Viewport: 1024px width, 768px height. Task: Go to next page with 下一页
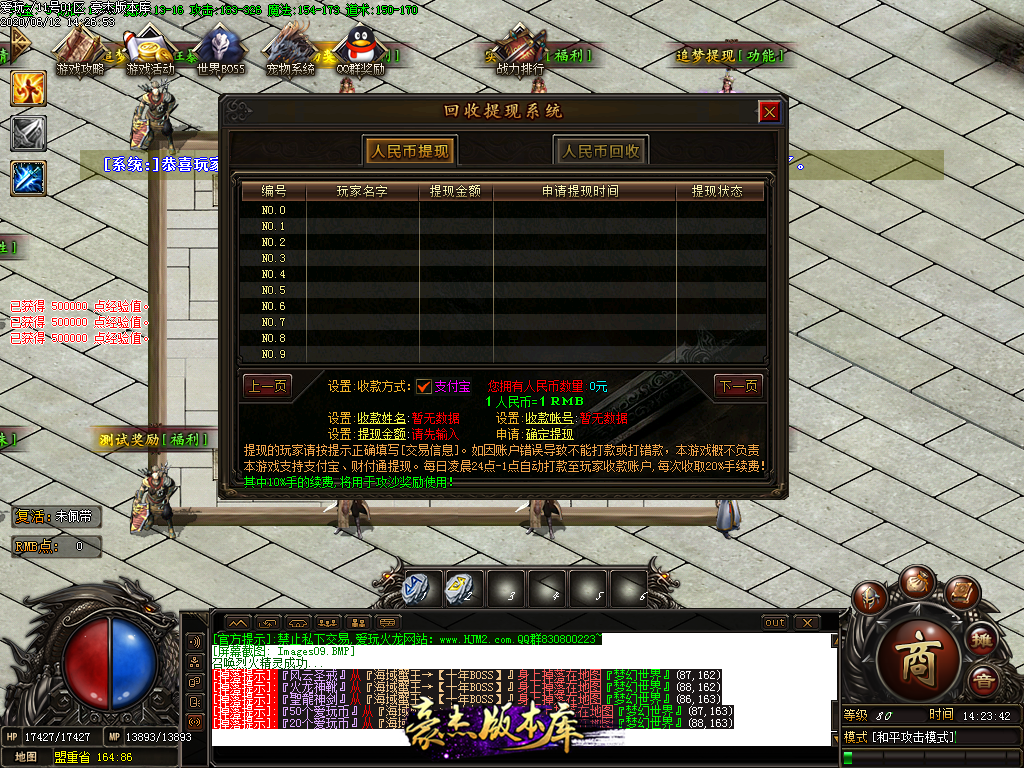[x=738, y=386]
